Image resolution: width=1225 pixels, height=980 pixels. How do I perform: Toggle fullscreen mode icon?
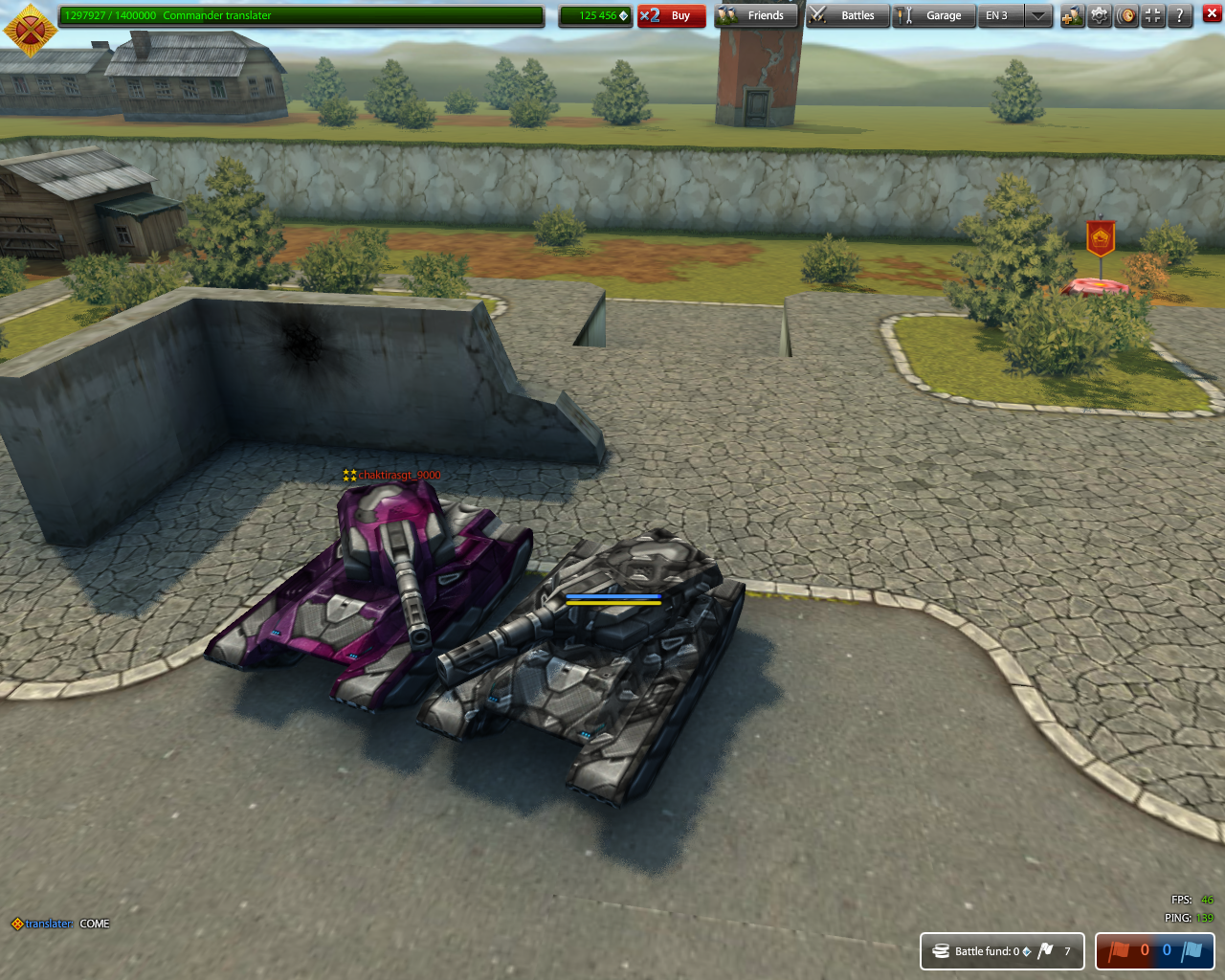1153,15
